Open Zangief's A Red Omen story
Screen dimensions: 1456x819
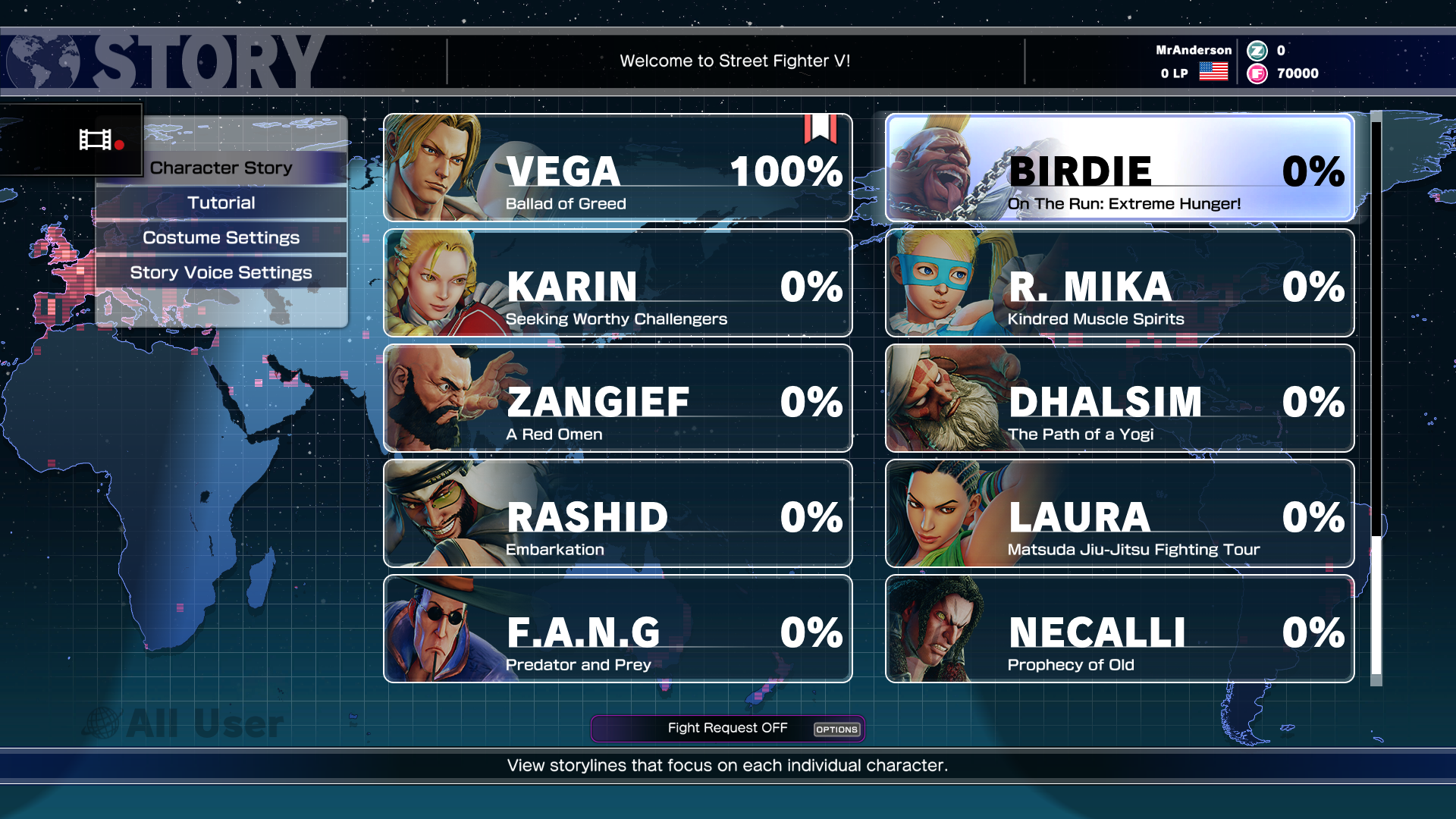[617, 398]
